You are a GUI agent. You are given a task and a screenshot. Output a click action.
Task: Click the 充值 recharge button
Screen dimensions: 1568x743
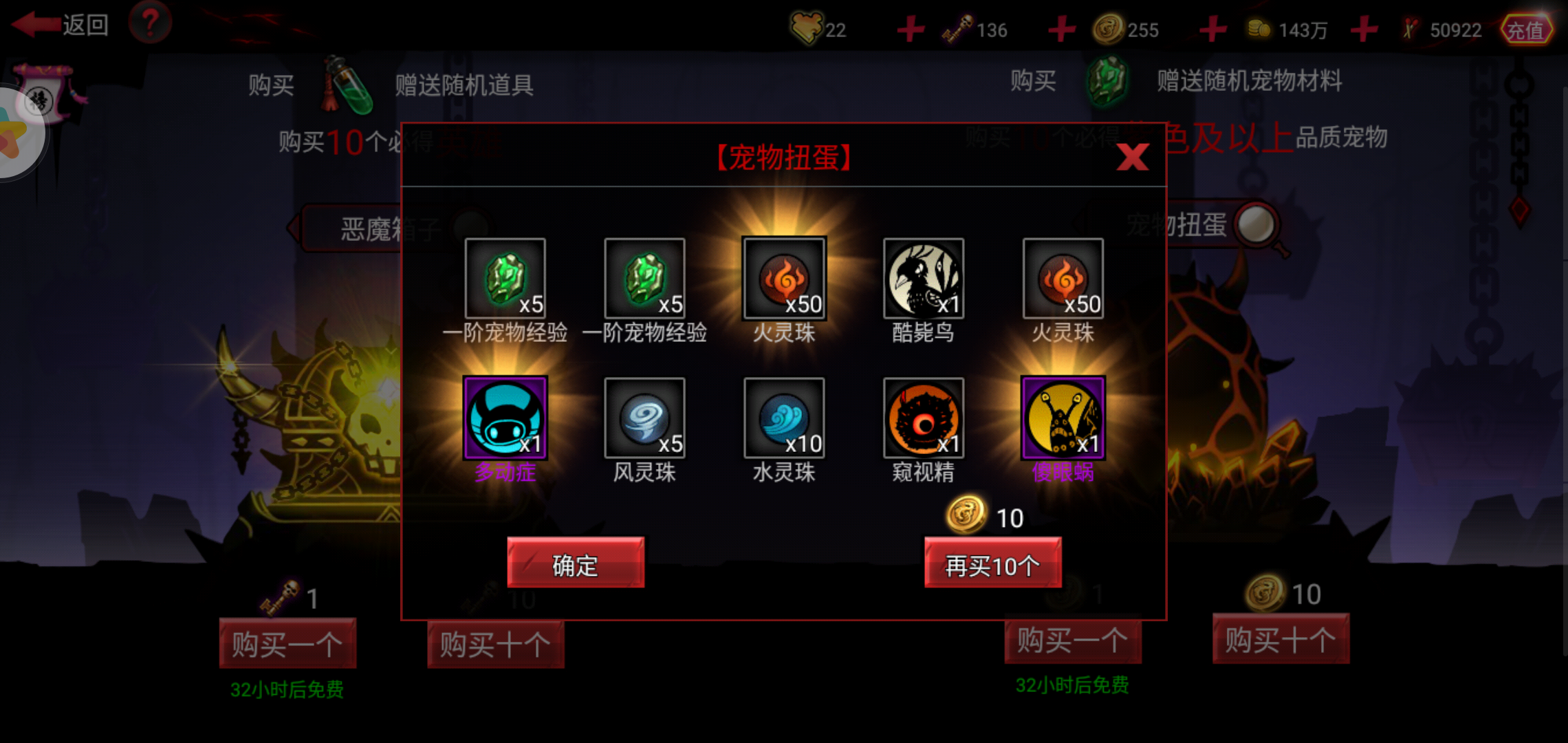point(1527,30)
